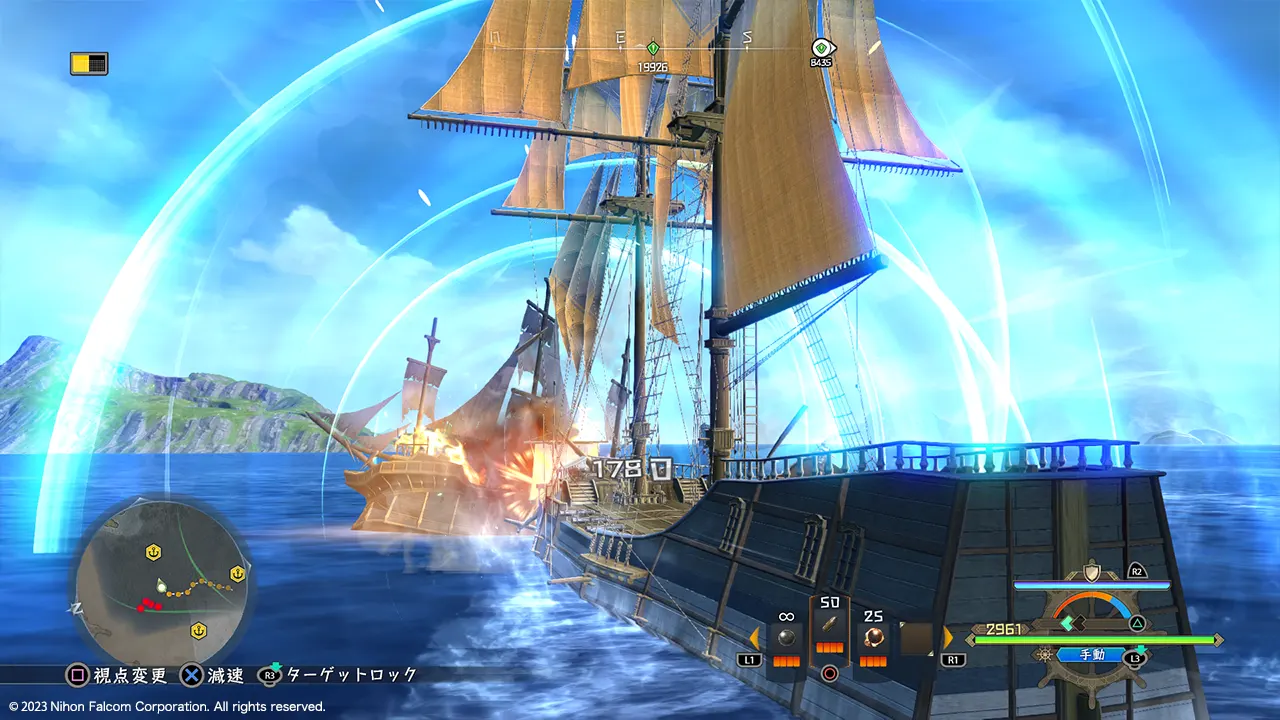Click the green compass marker labeled 19926
Image resolution: width=1280 pixels, height=720 pixels.
(x=653, y=48)
